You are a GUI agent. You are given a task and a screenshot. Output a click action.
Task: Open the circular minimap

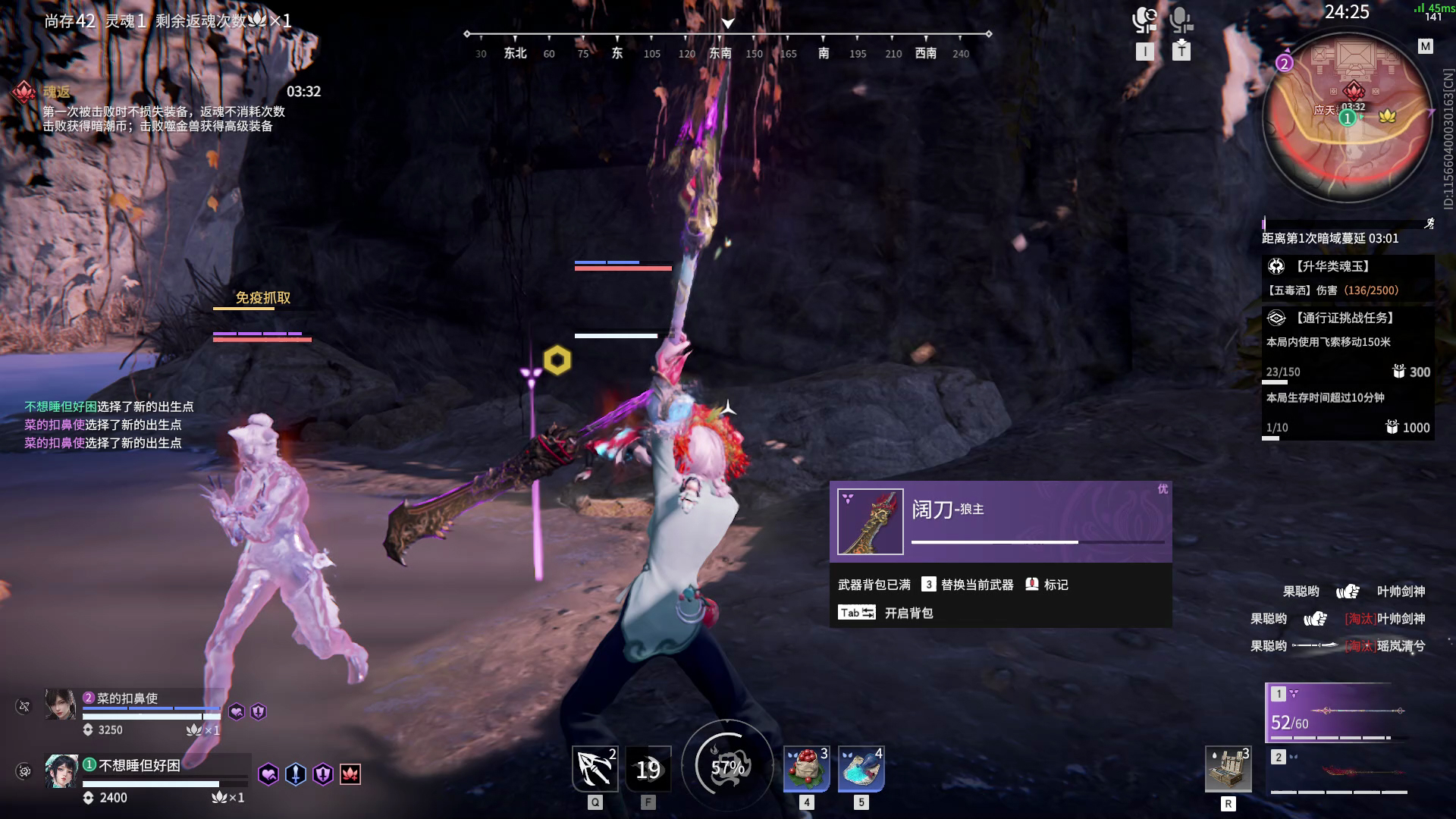[1348, 118]
